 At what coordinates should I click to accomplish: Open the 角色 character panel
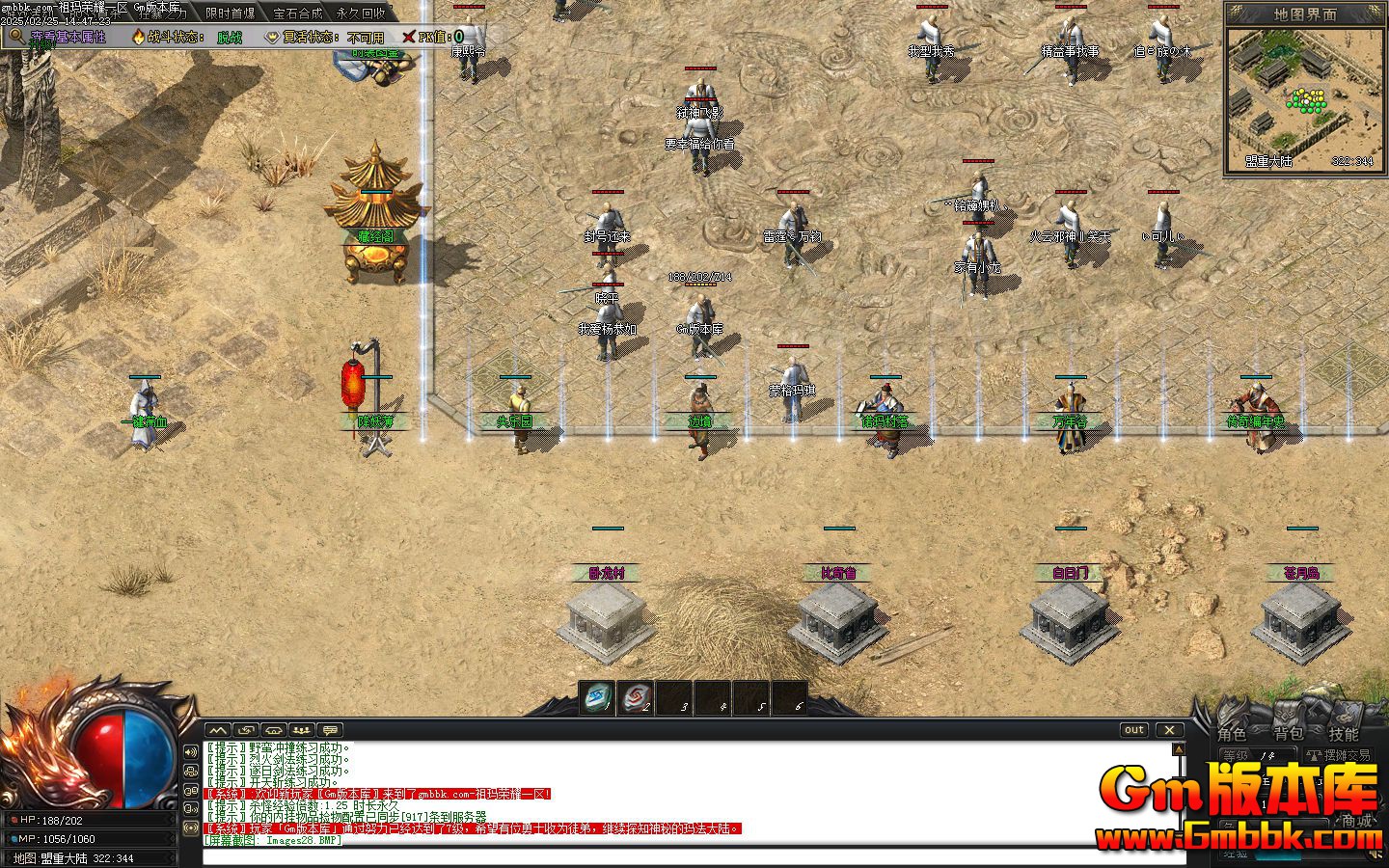(x=1232, y=734)
